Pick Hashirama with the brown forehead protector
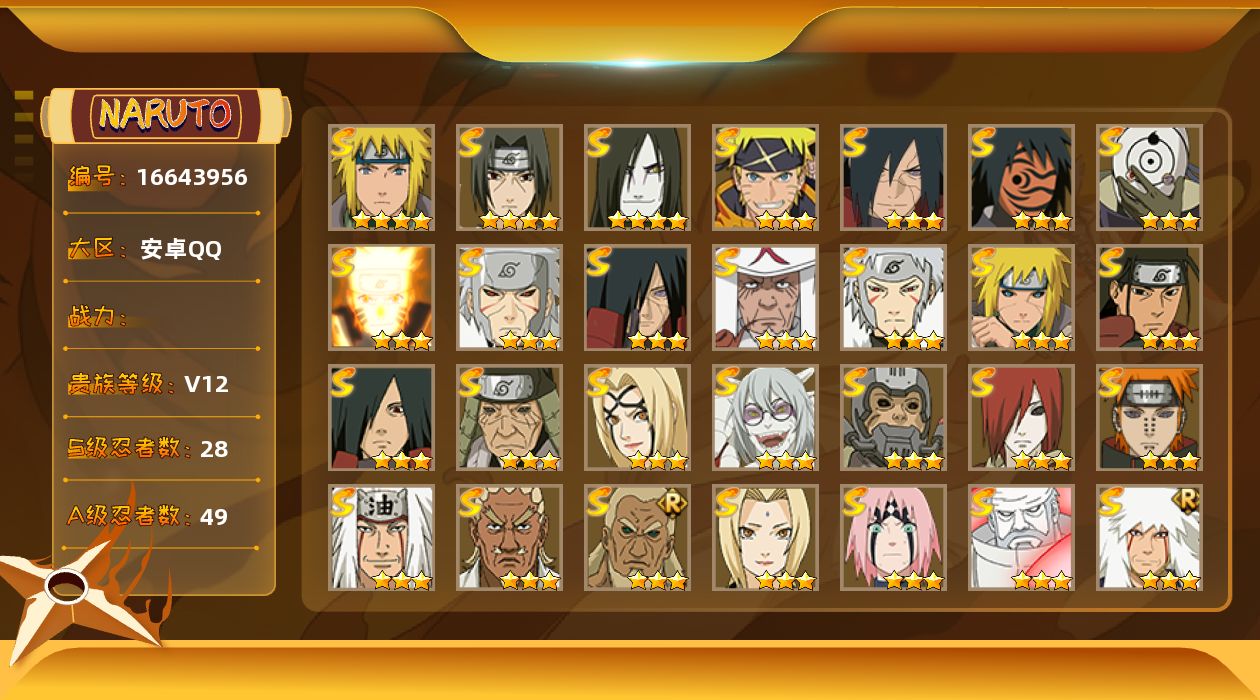 click(1150, 298)
